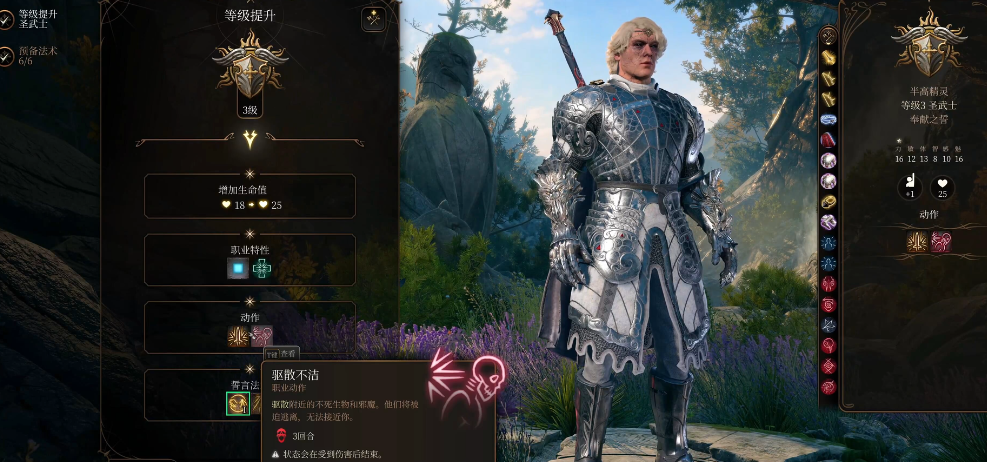Select the 增加生命值 panel
987x462 pixels.
tap(250, 196)
